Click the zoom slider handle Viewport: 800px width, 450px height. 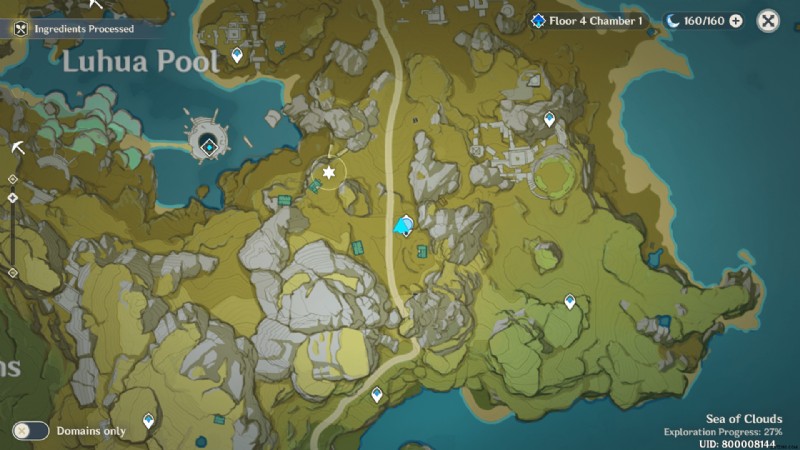click(x=12, y=198)
